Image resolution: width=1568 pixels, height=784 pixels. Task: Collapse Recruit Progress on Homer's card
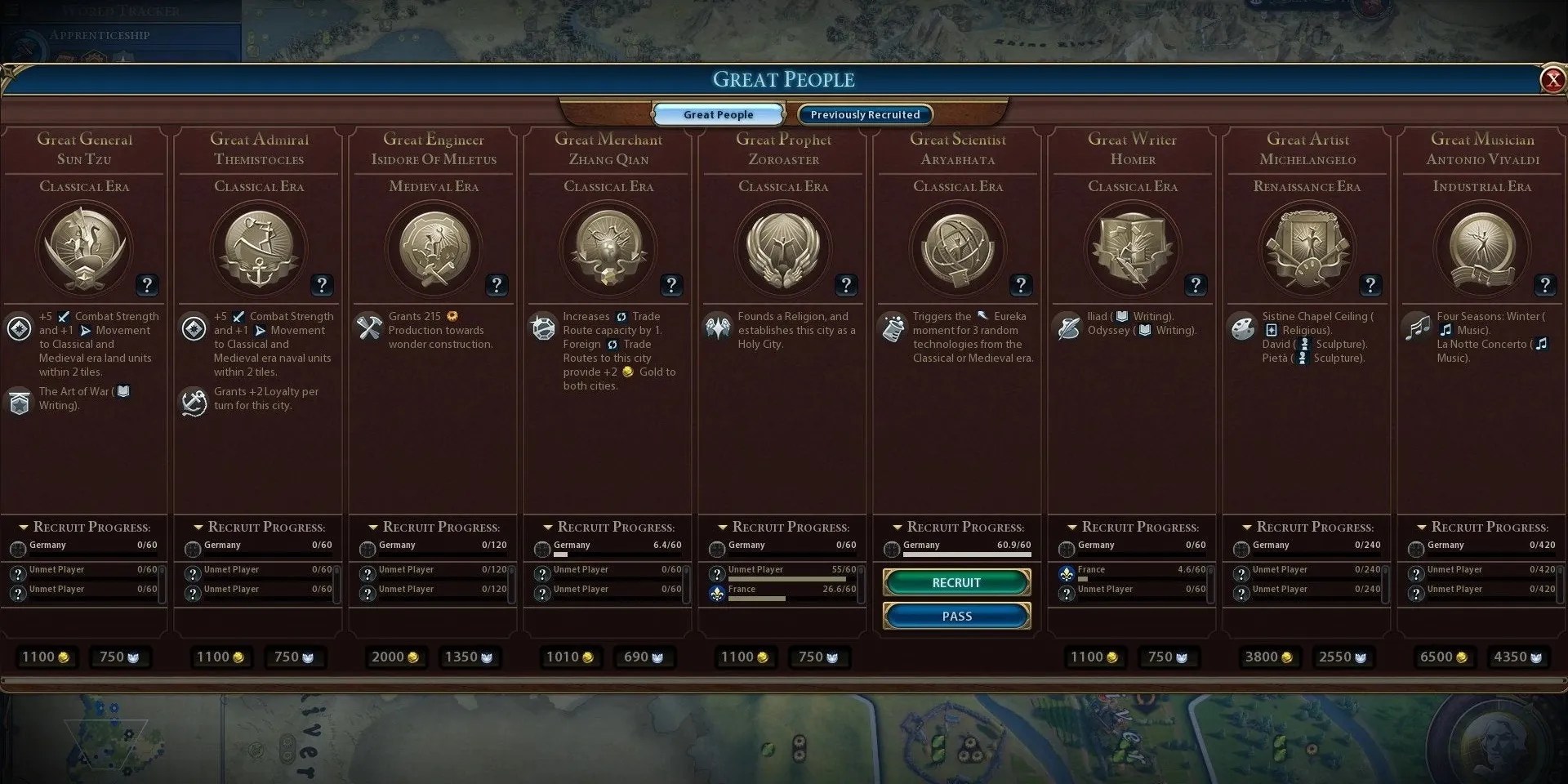(x=1072, y=527)
